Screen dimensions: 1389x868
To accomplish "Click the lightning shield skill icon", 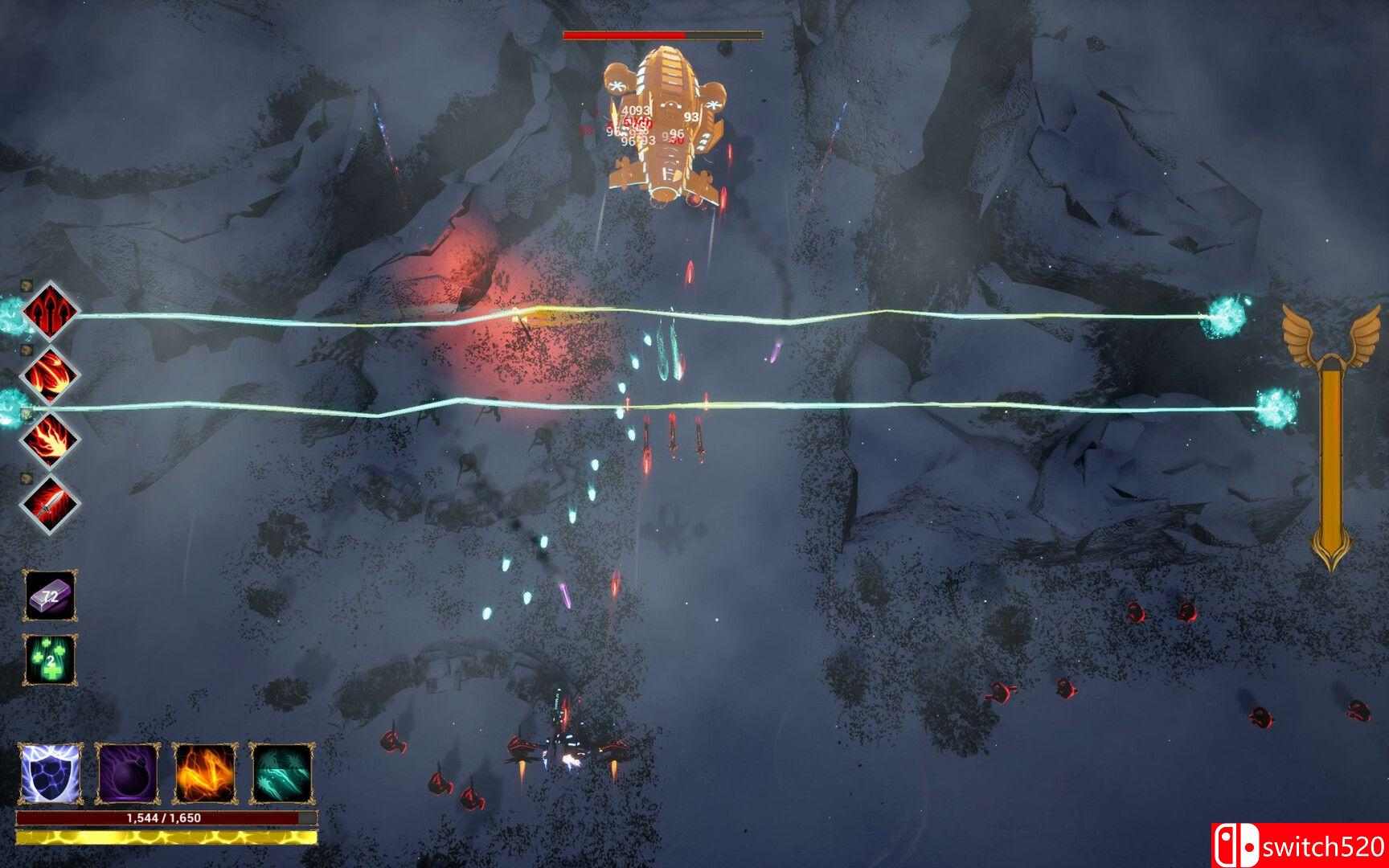I will 50,775.
